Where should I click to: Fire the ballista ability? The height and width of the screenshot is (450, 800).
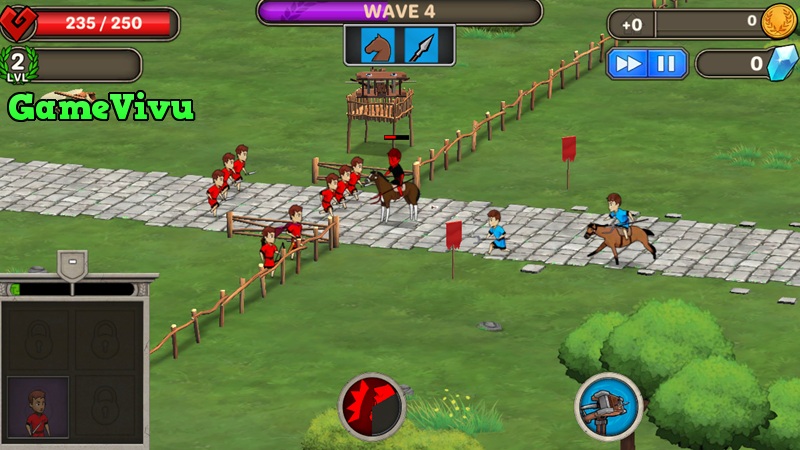pos(608,406)
